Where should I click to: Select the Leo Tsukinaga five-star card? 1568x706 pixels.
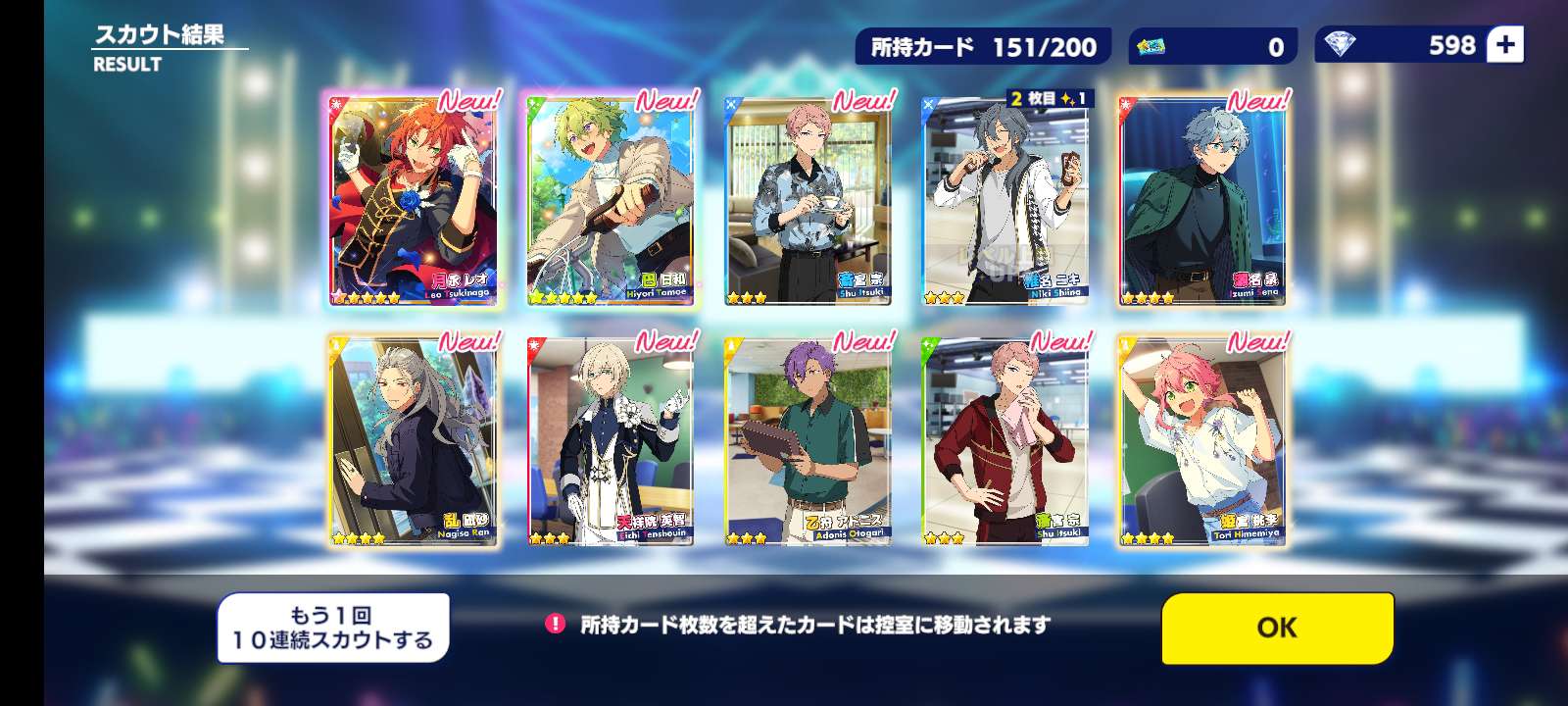pyautogui.click(x=414, y=201)
